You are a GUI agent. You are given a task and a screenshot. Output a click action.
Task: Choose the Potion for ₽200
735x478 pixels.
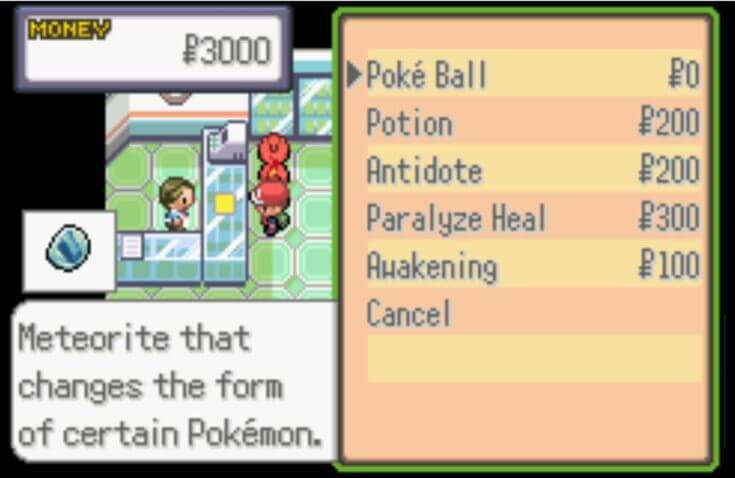click(410, 123)
